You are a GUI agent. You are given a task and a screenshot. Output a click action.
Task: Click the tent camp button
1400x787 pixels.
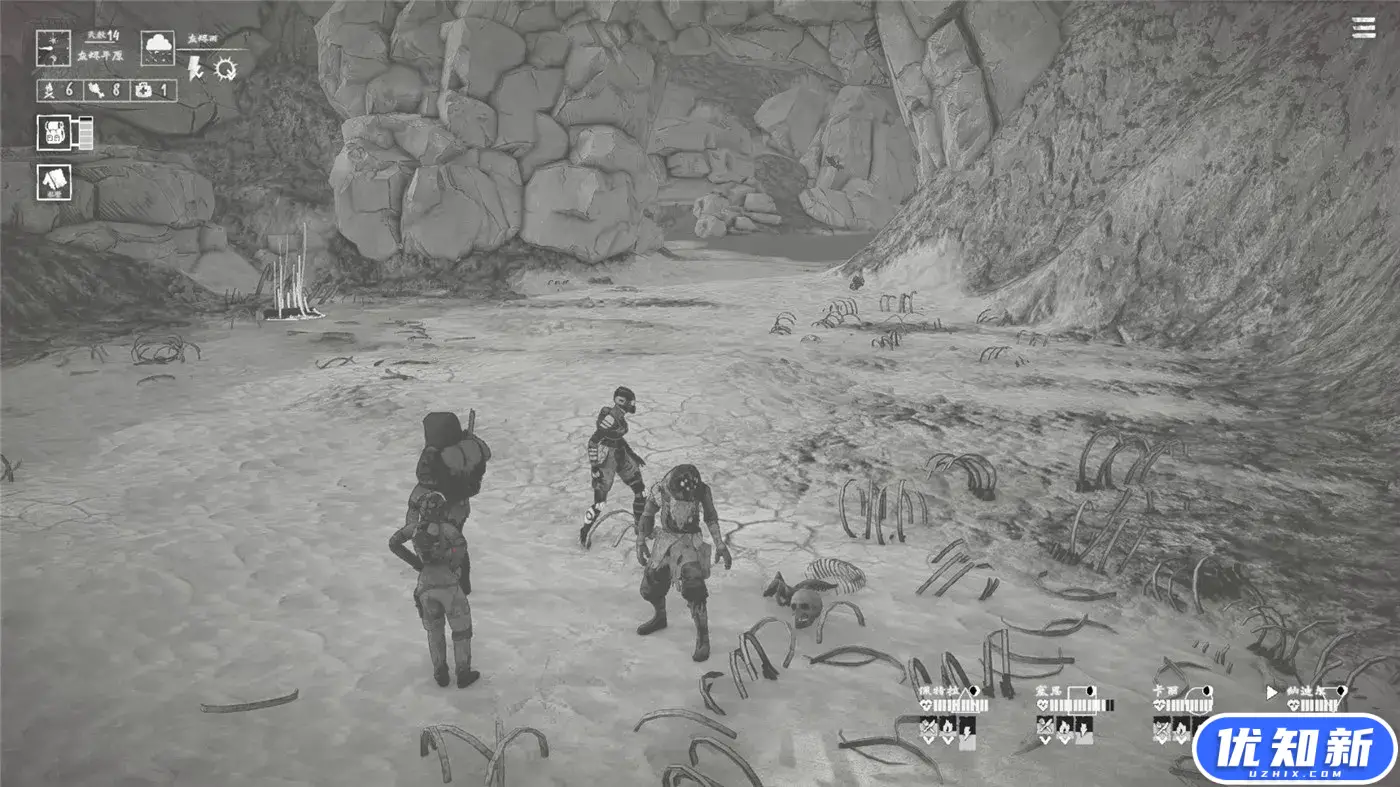point(53,182)
